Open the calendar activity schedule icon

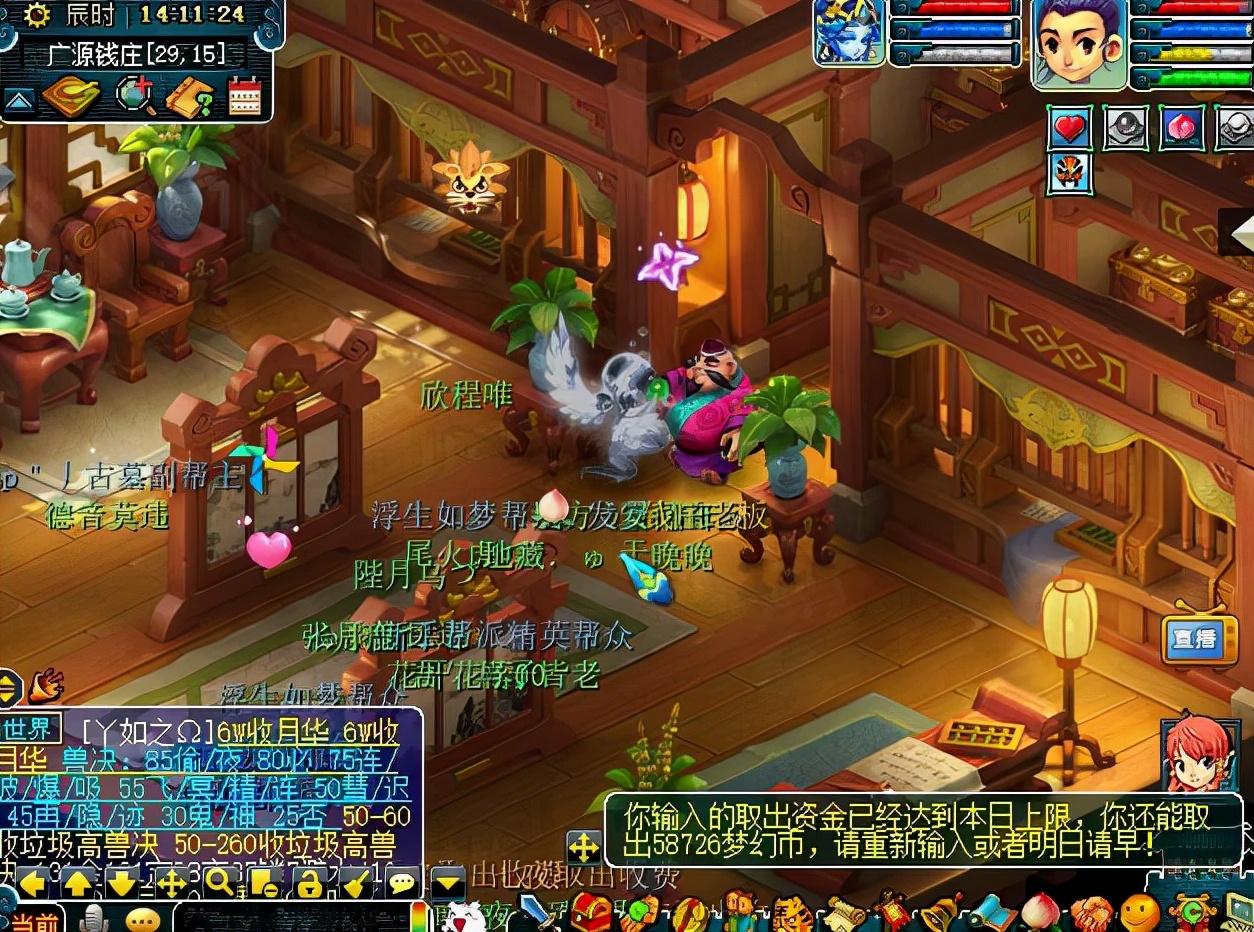[x=244, y=97]
